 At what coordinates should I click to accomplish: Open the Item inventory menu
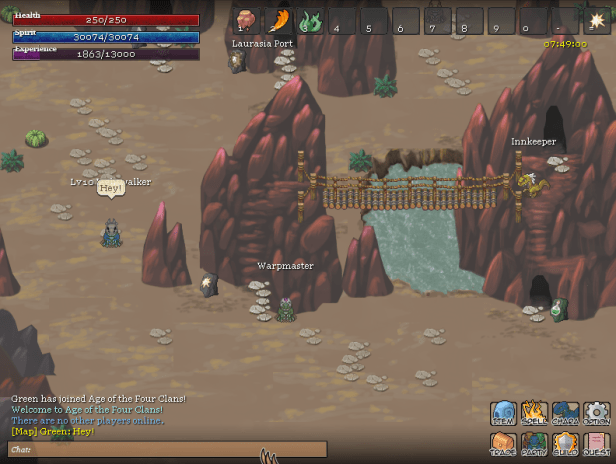[x=504, y=413]
